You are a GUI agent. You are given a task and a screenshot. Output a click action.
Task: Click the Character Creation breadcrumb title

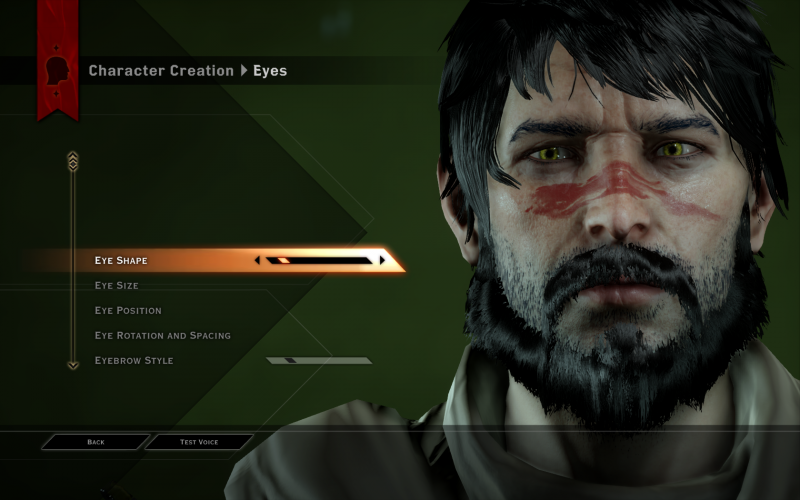pyautogui.click(x=160, y=71)
